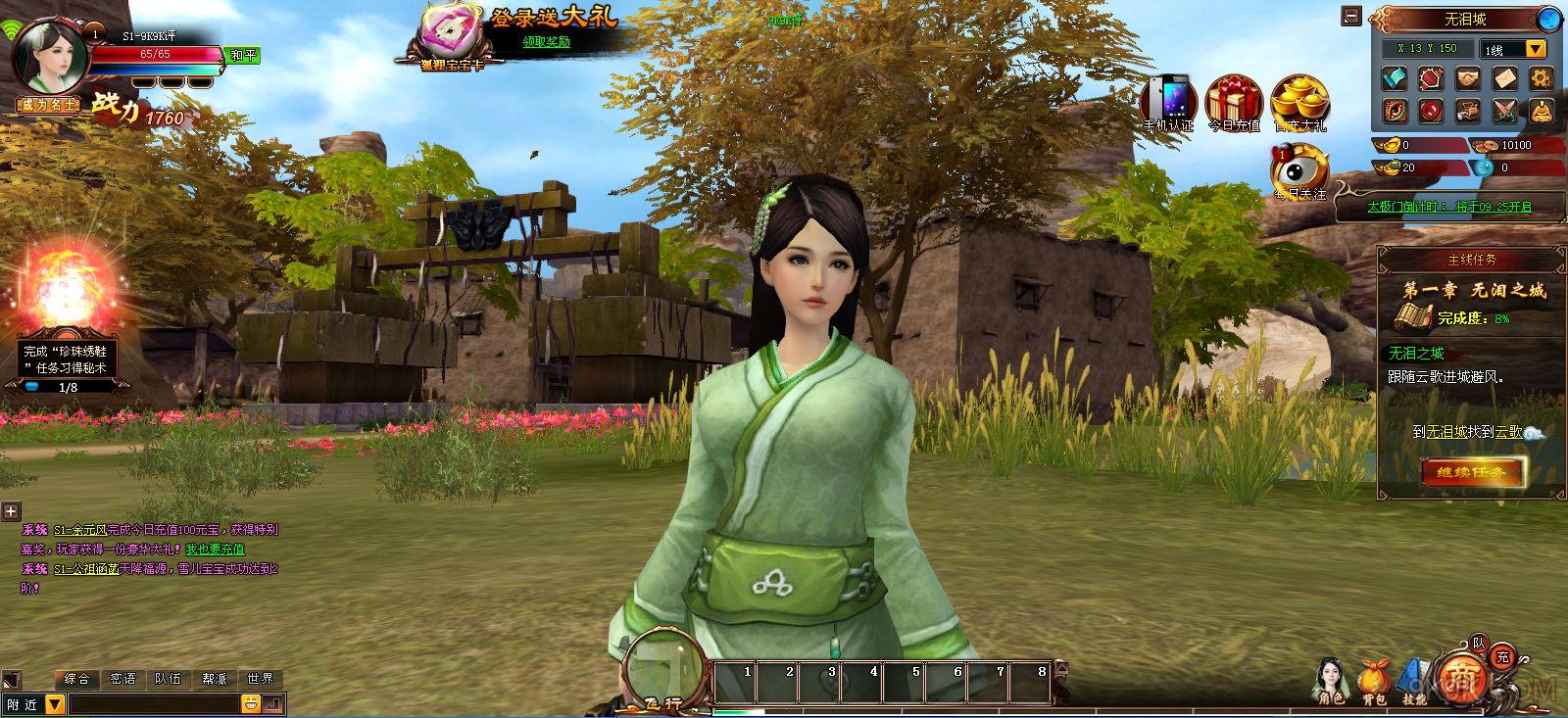Open the emoji smiley picker
The image size is (1568, 718).
251,703
